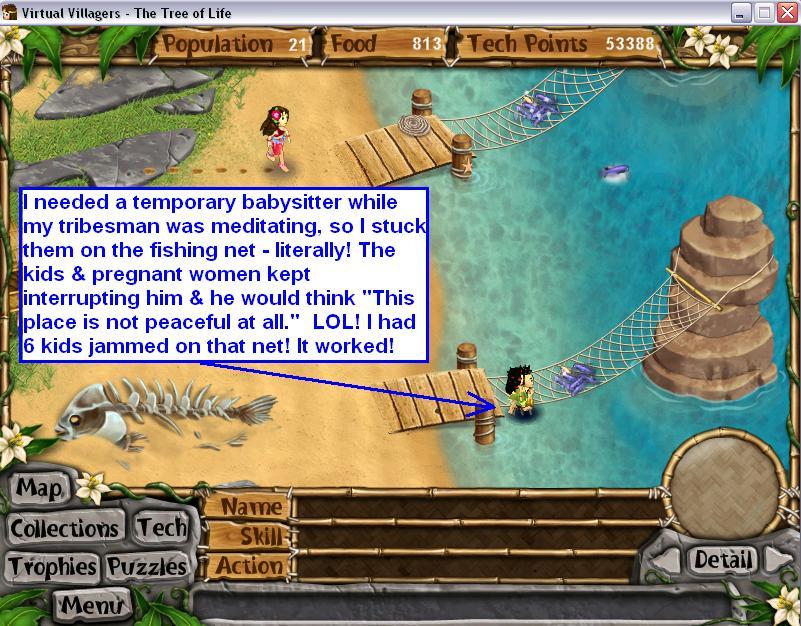Open the game Menu
Image resolution: width=801 pixels, height=626 pixels.
coord(92,604)
